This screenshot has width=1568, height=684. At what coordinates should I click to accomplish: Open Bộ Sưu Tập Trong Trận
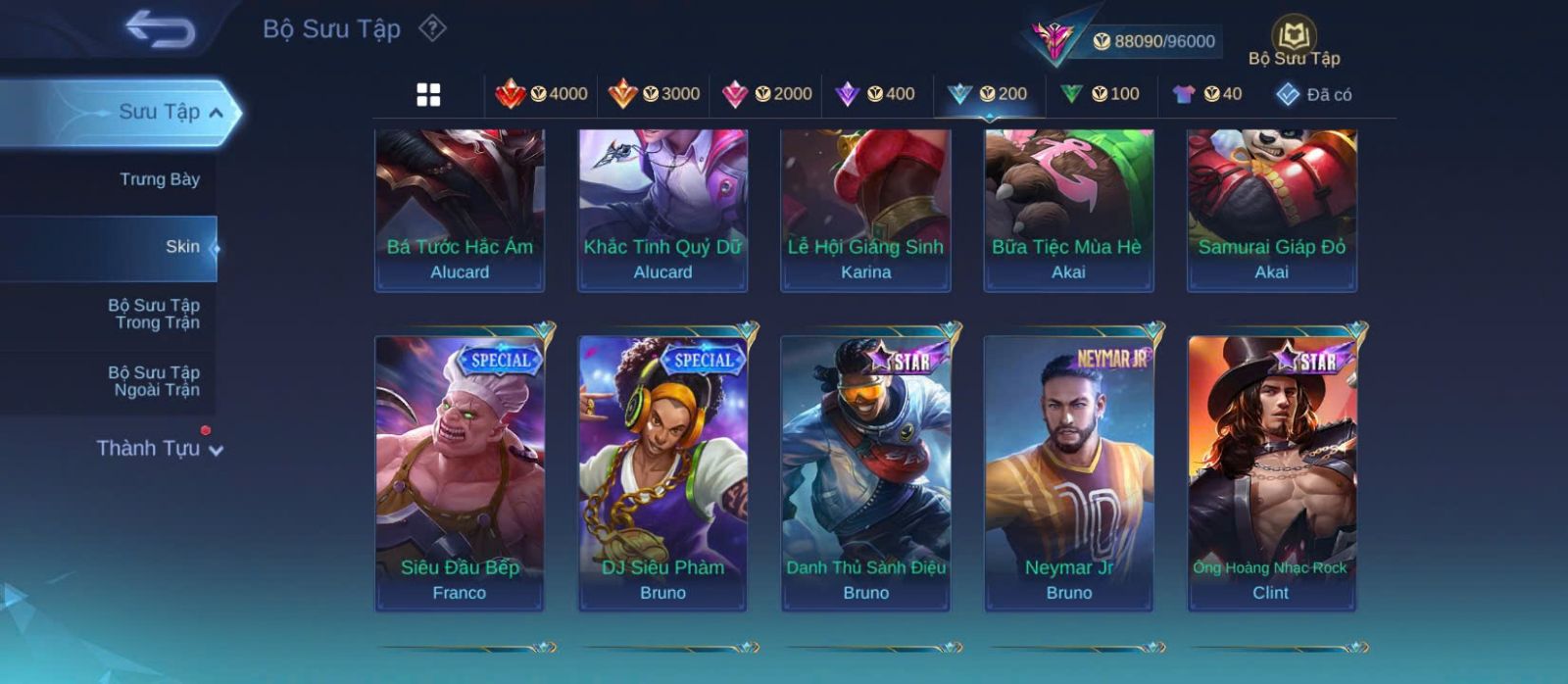click(x=154, y=314)
